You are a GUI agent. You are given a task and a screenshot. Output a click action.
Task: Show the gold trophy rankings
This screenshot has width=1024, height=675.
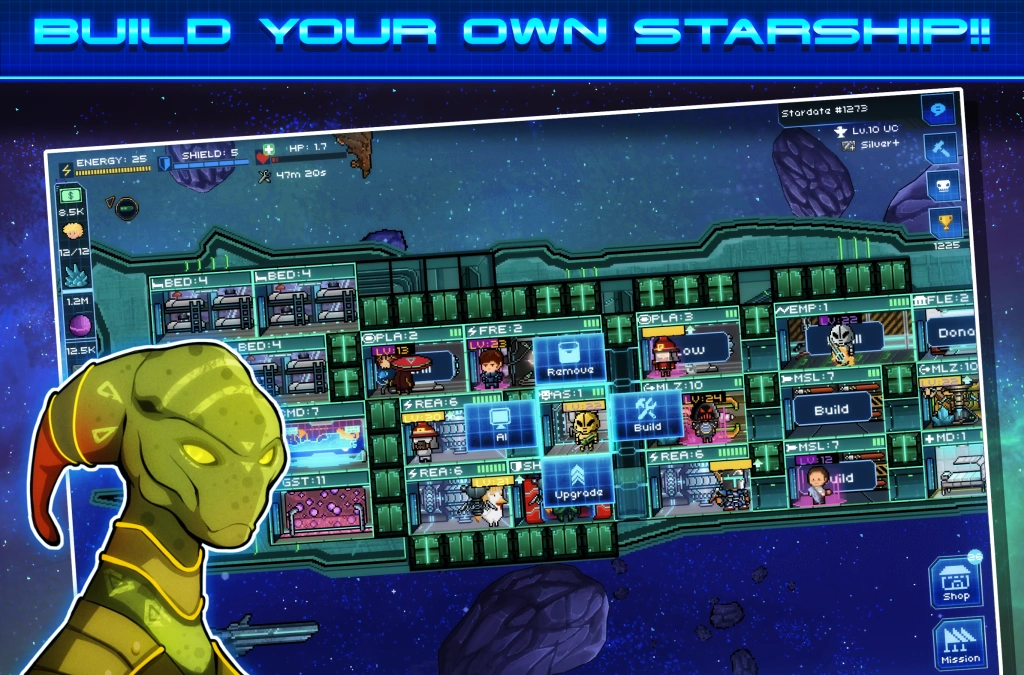[945, 221]
